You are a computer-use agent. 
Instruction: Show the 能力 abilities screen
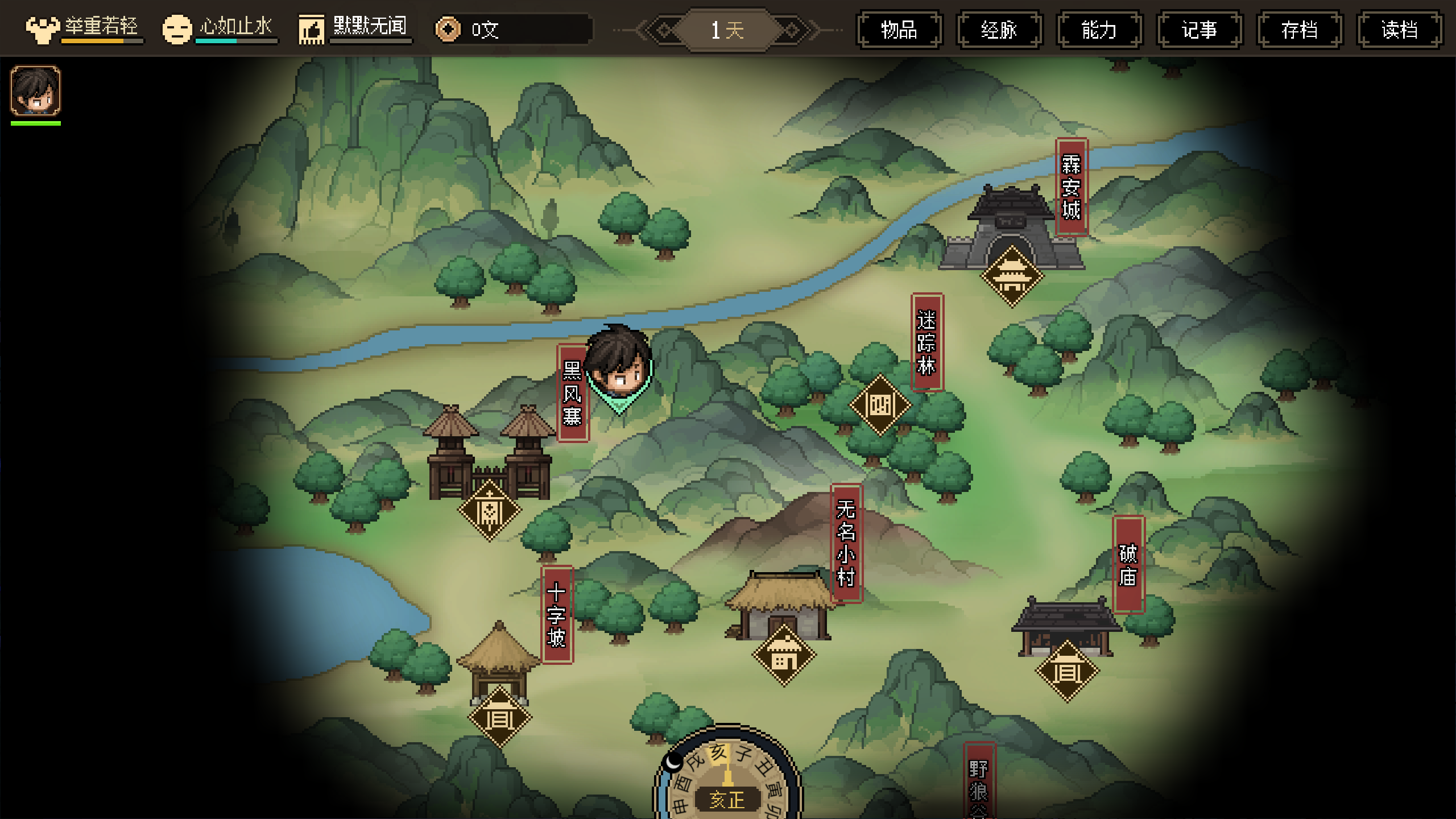click(1099, 30)
